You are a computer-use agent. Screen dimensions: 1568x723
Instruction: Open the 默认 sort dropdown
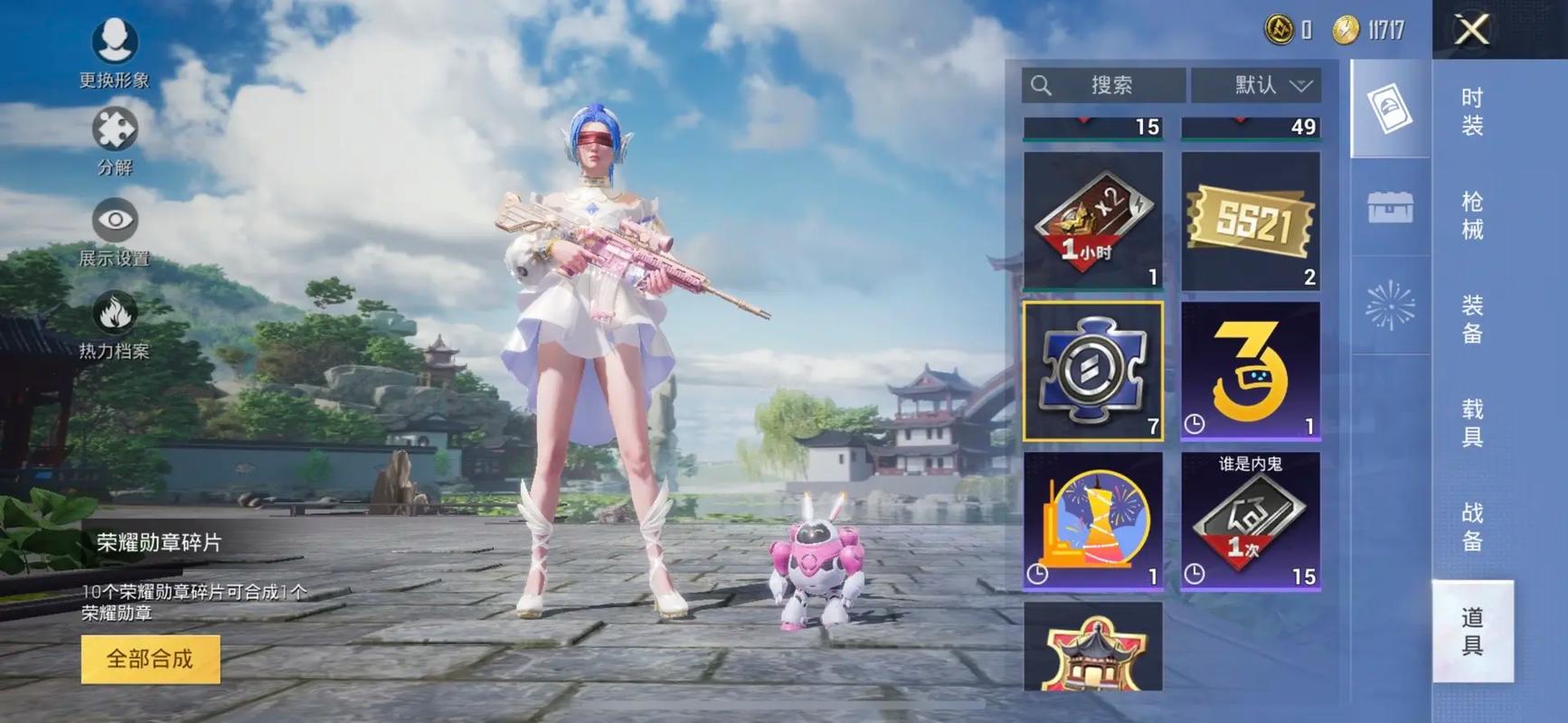click(1256, 85)
